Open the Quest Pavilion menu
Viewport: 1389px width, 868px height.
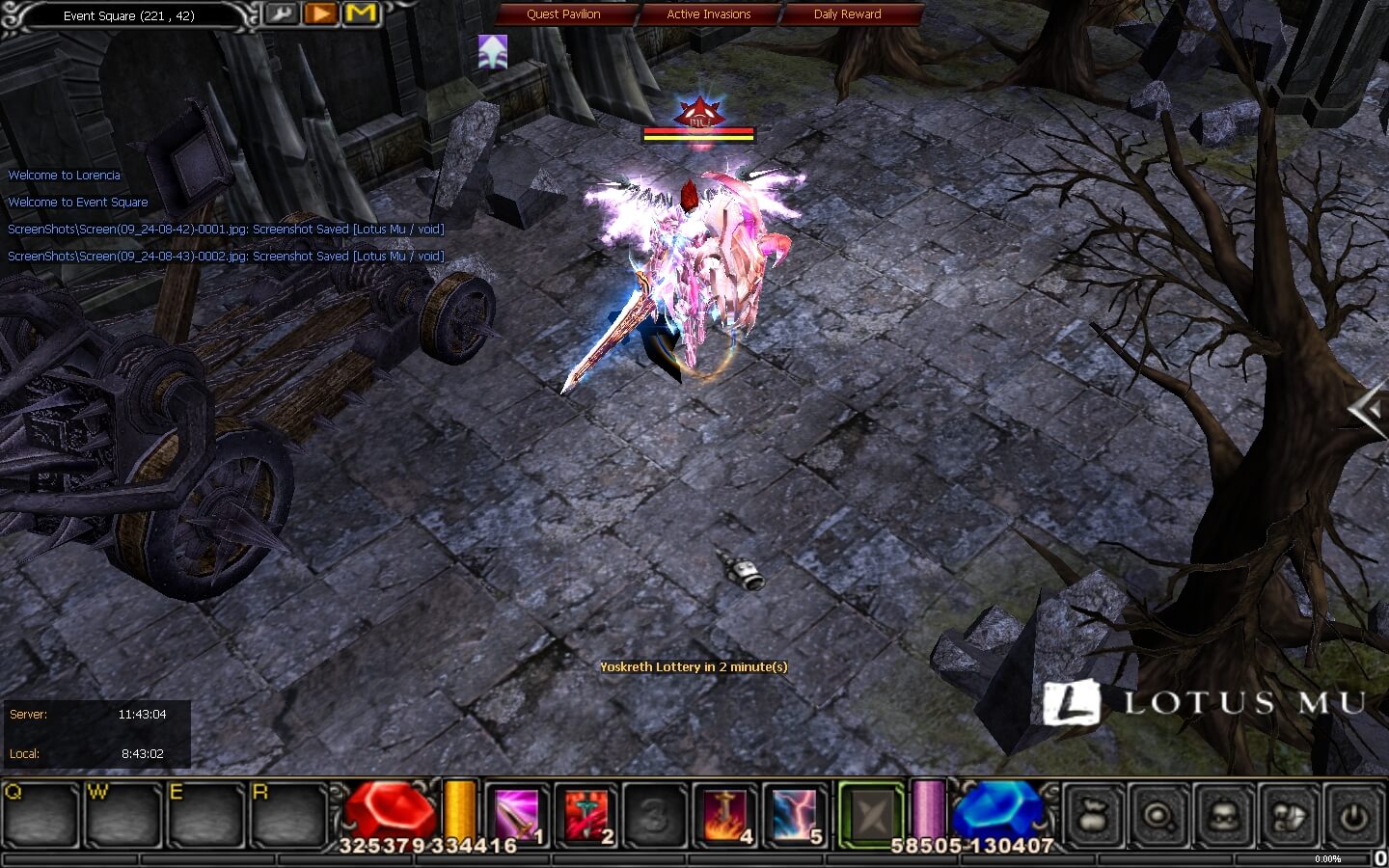(x=562, y=14)
